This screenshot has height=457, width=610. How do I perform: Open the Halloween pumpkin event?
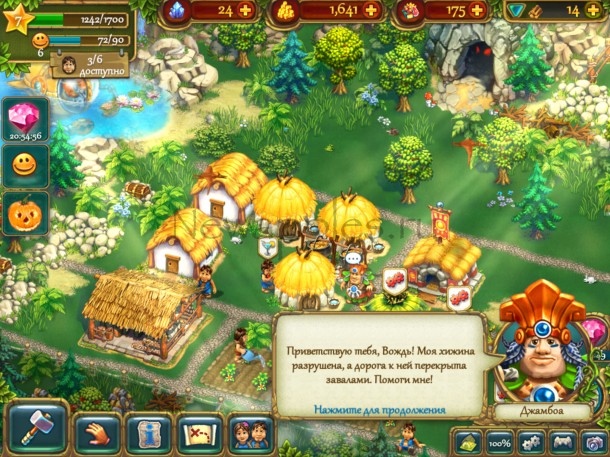tap(22, 213)
